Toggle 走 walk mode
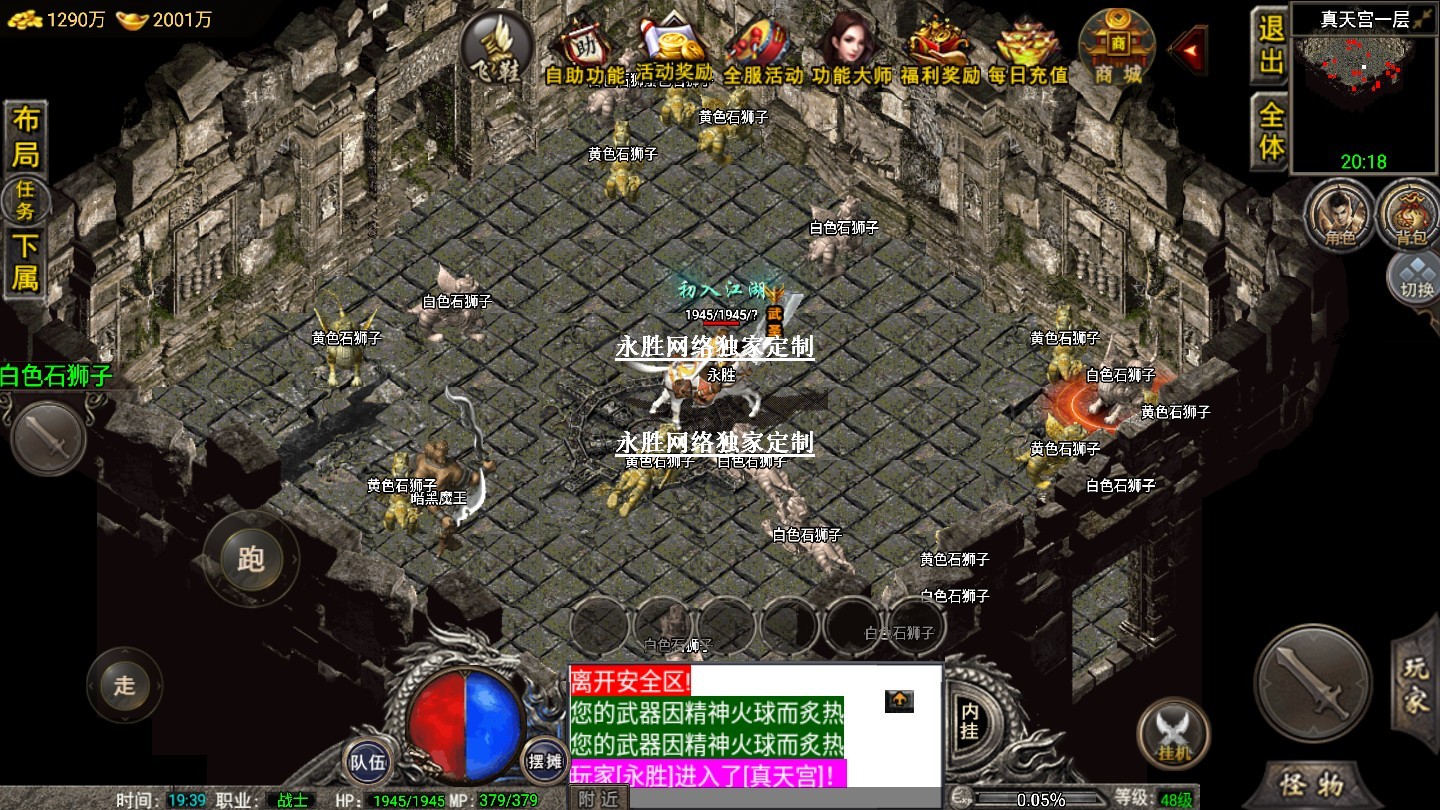The height and width of the screenshot is (810, 1440). tap(124, 686)
